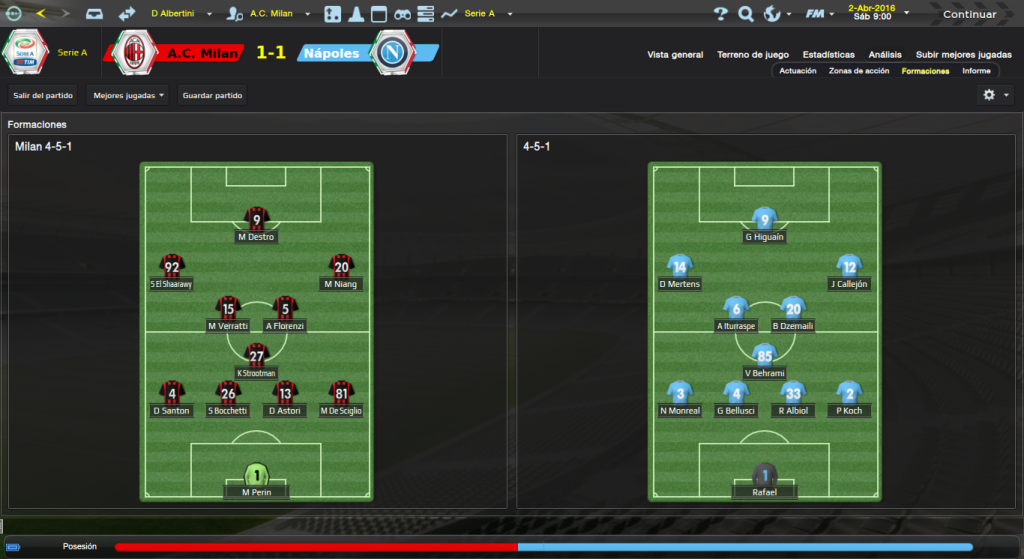
Task: Open the Zonas de acción sub-tab
Action: [859, 71]
